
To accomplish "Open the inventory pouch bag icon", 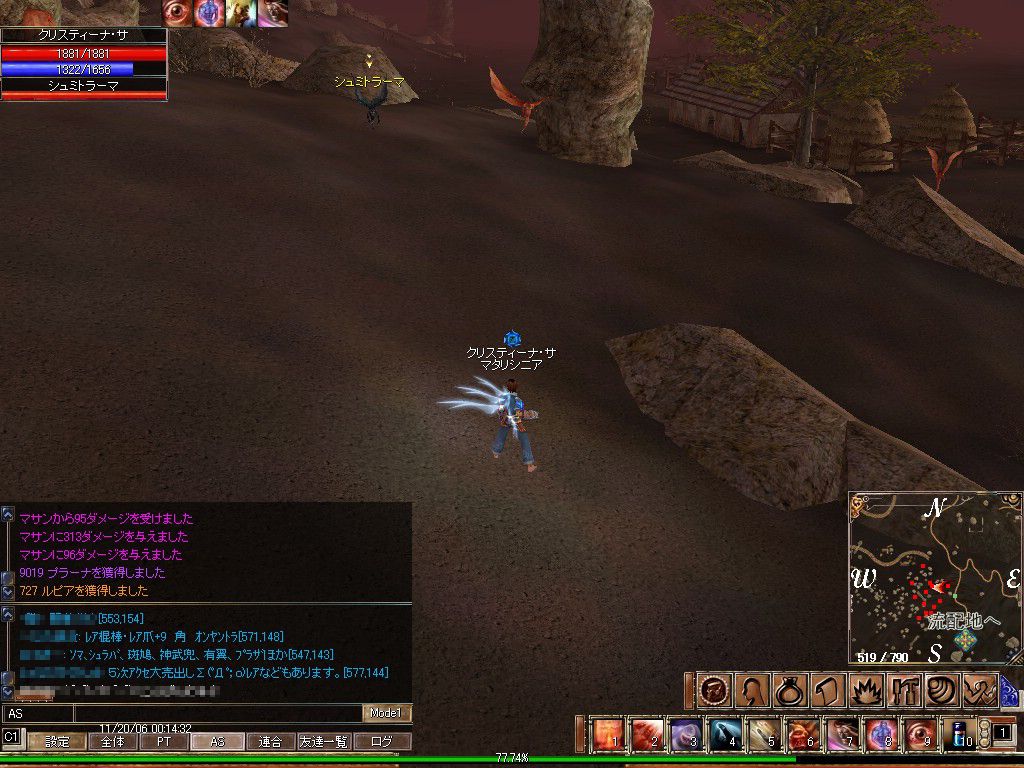I will 788,690.
